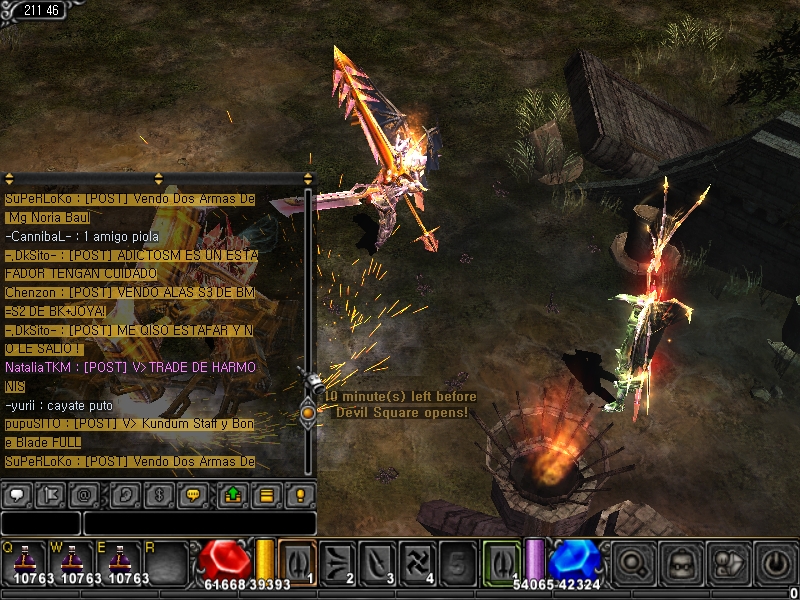Click the yellow exclamation chat button
The image size is (800, 600).
pyautogui.click(x=300, y=495)
